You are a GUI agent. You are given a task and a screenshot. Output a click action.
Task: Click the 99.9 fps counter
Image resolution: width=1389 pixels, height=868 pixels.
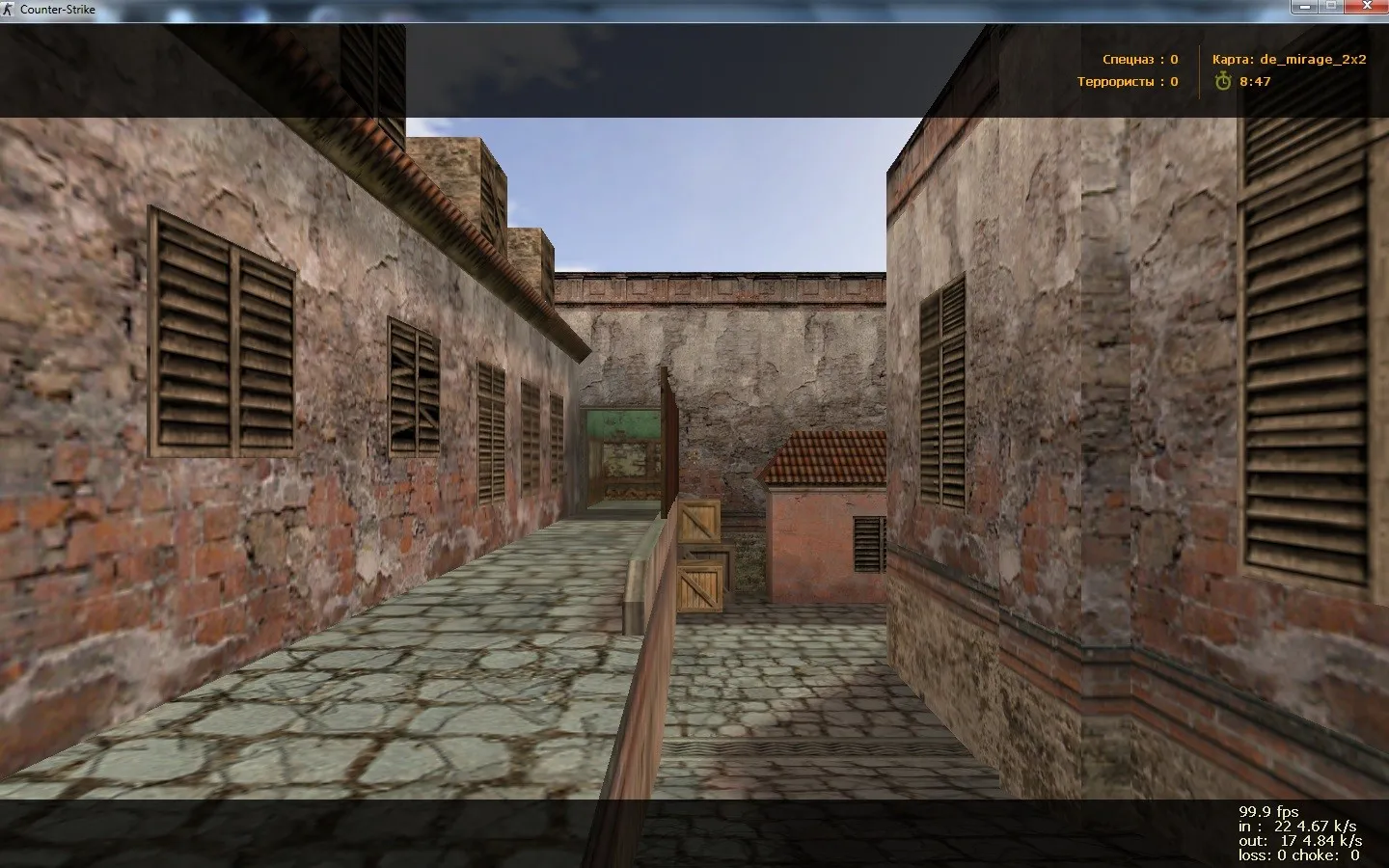tap(1268, 811)
